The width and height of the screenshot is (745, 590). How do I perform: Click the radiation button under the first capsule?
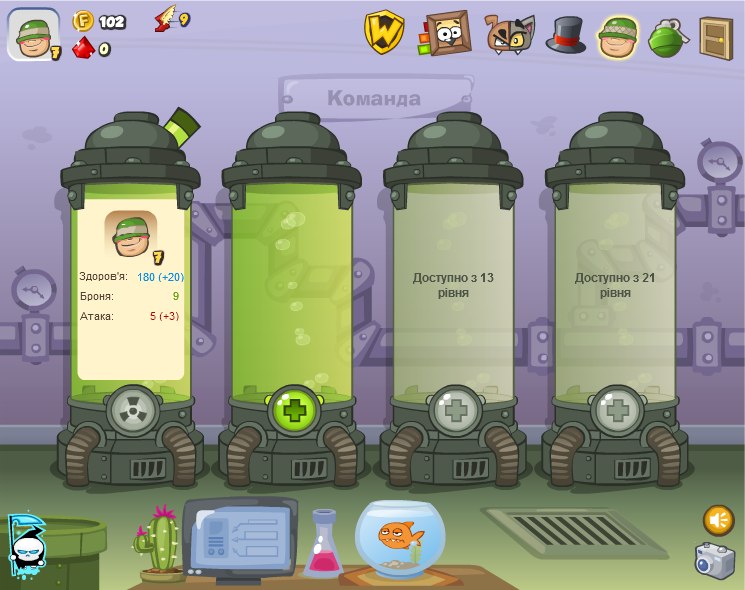click(131, 410)
